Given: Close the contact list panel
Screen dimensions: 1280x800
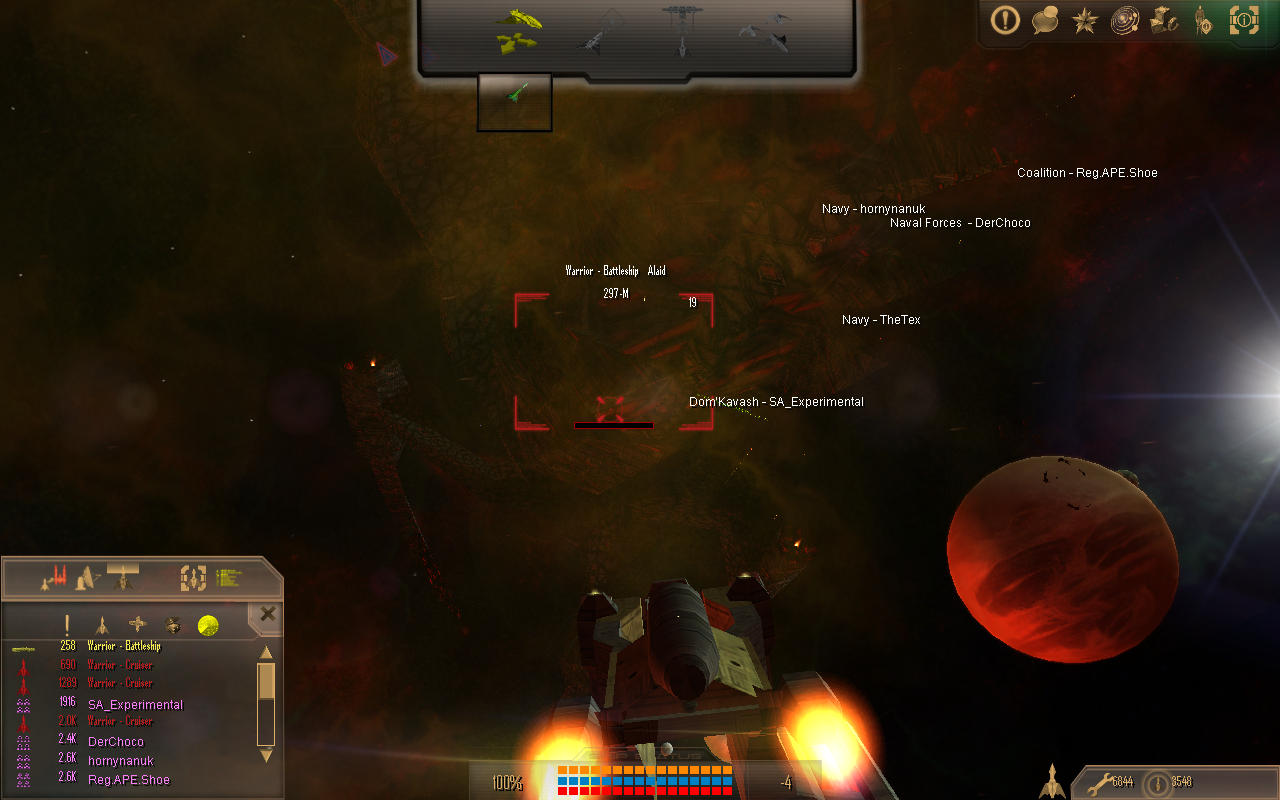Looking at the screenshot, I should tap(267, 613).
